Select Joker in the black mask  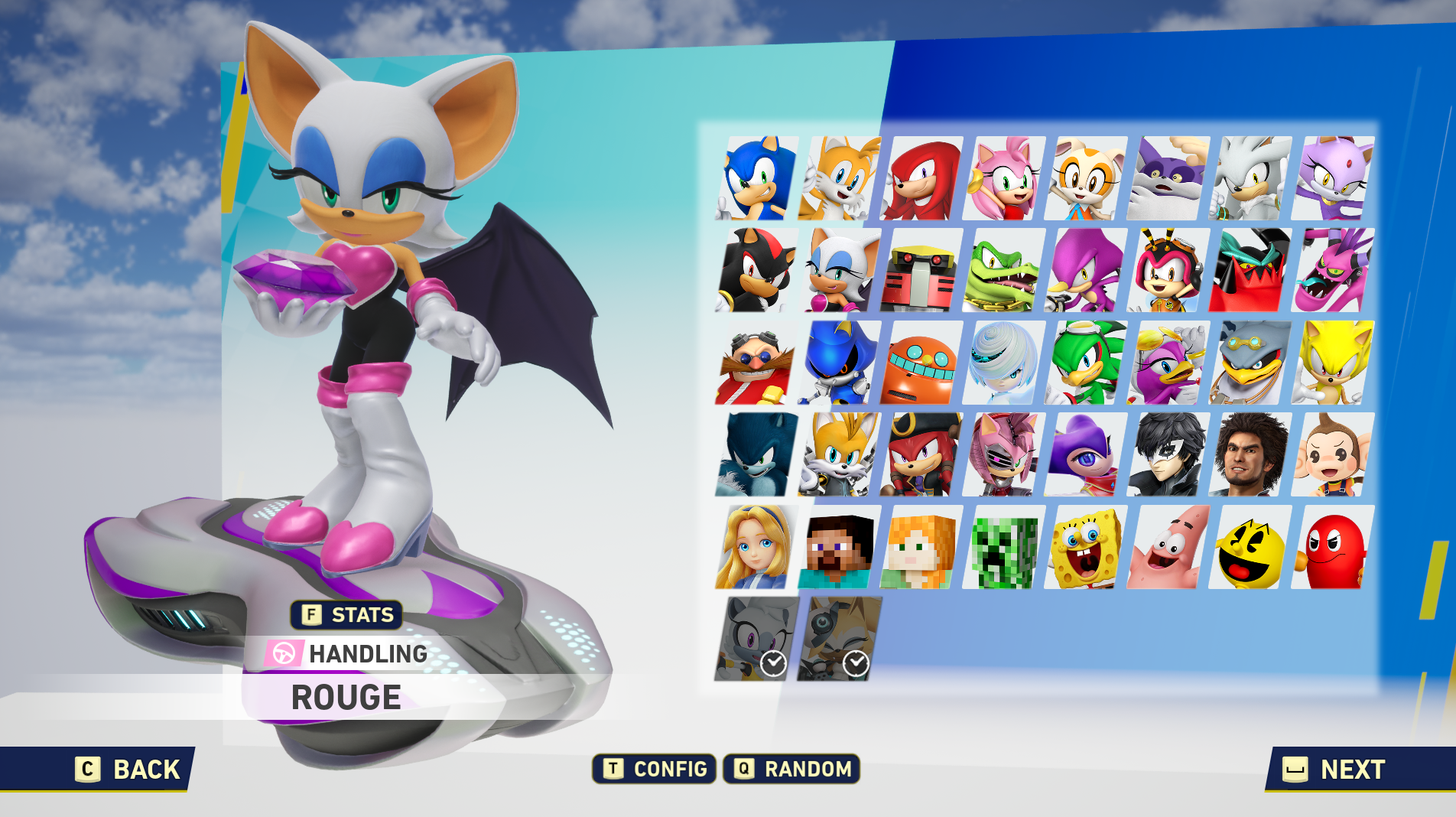[1168, 455]
